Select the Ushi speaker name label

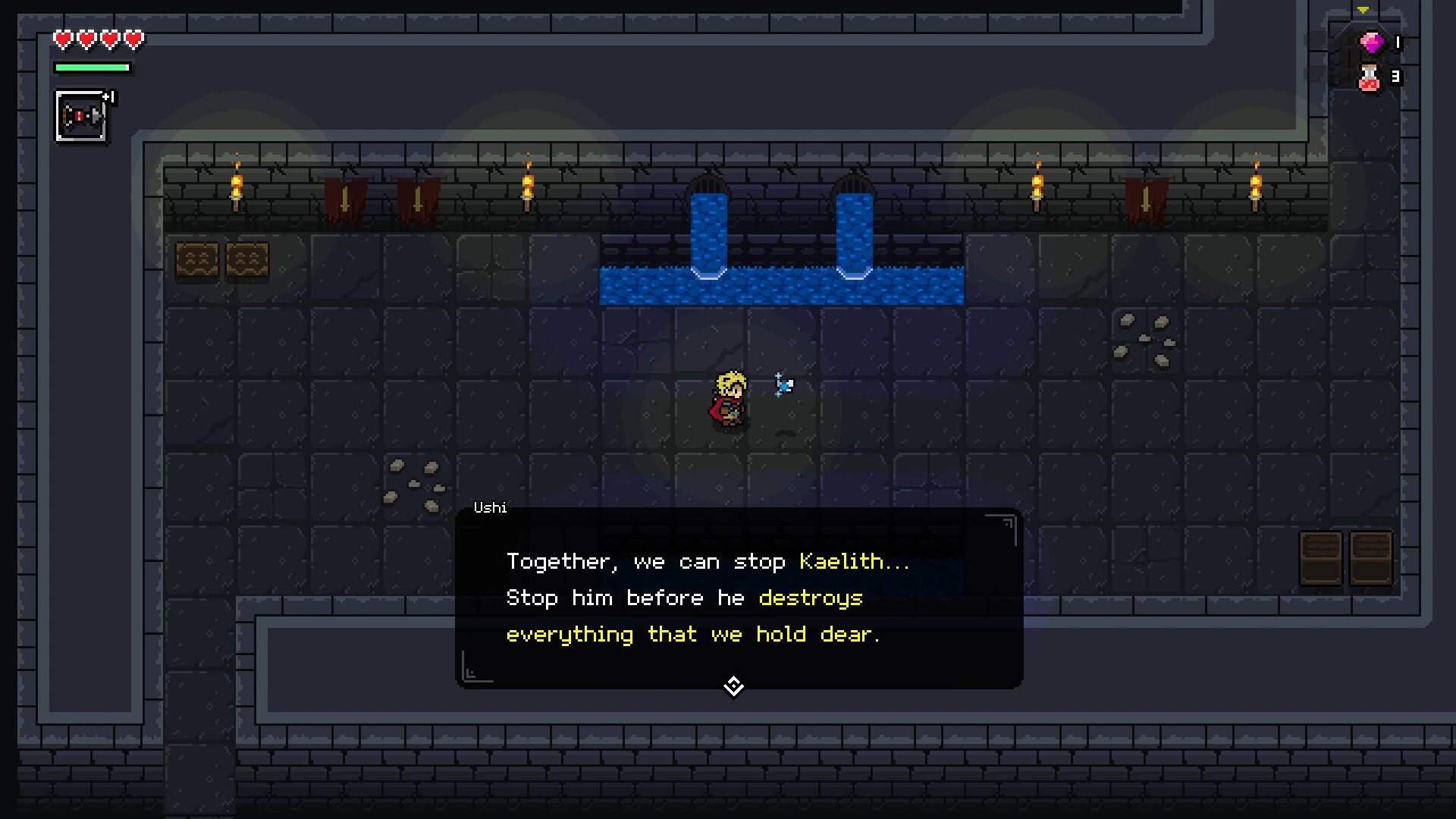click(x=490, y=508)
